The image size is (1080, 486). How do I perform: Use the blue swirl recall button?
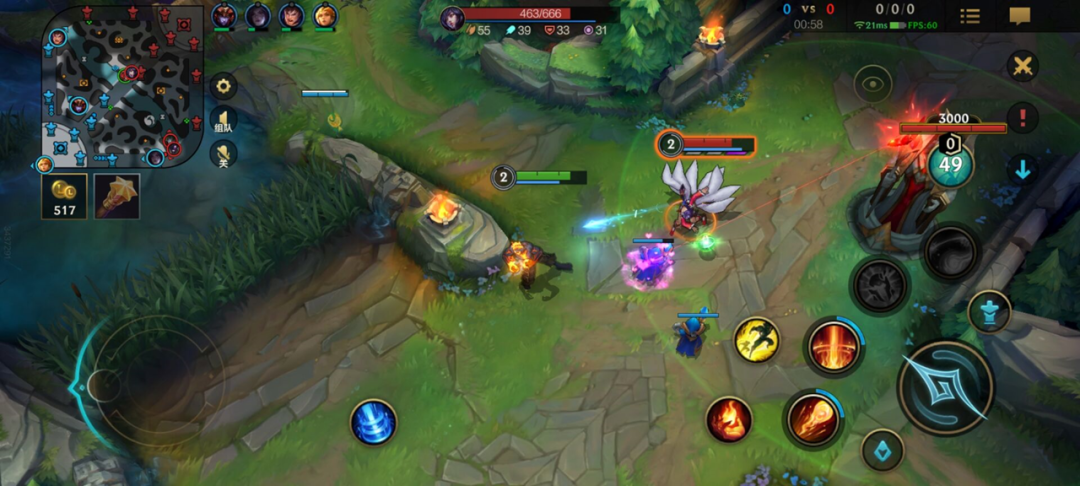[x=374, y=422]
